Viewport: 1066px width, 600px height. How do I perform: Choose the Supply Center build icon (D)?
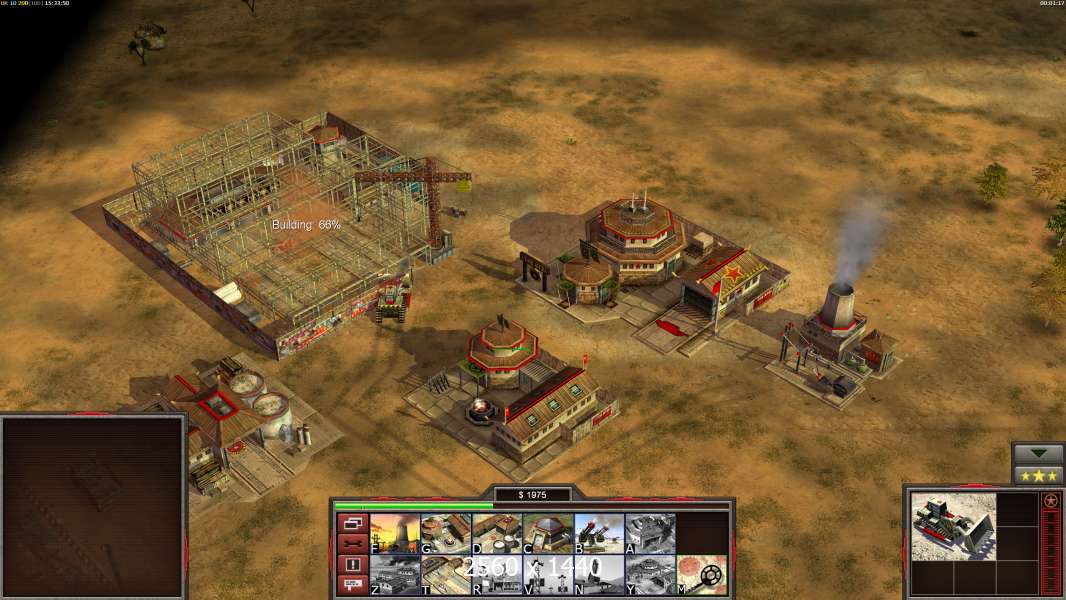click(497, 533)
